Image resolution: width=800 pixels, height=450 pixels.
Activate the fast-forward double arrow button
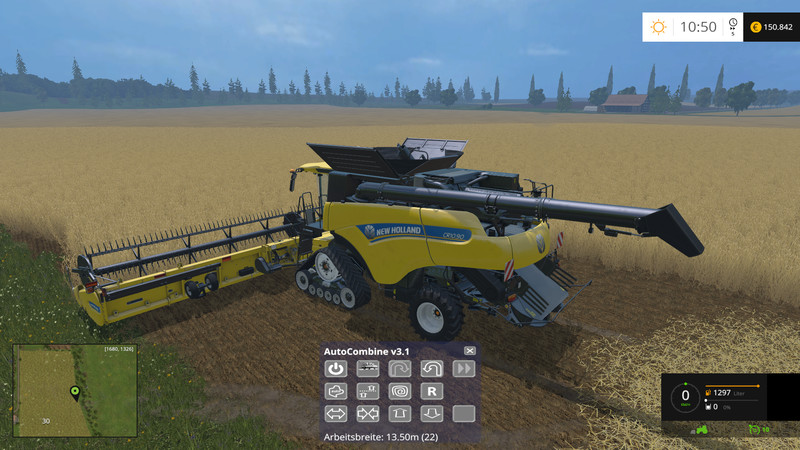(463, 369)
